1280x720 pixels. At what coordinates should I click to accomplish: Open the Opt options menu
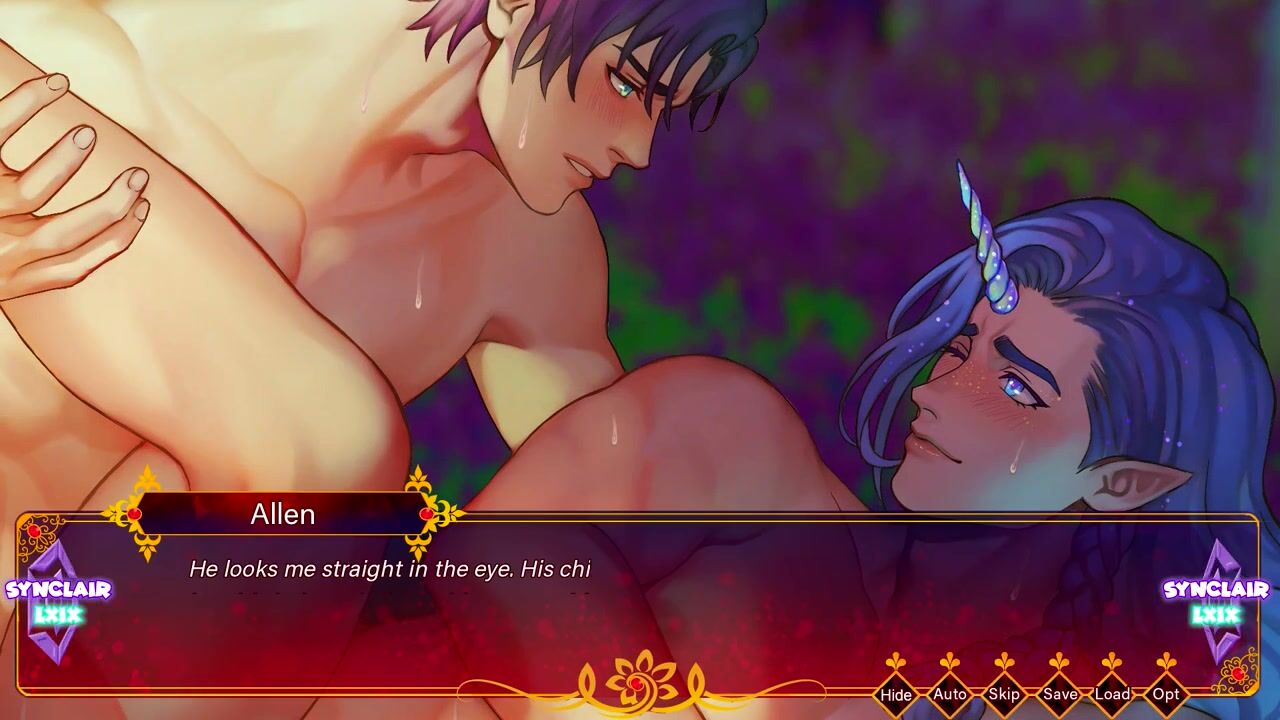(x=1166, y=693)
